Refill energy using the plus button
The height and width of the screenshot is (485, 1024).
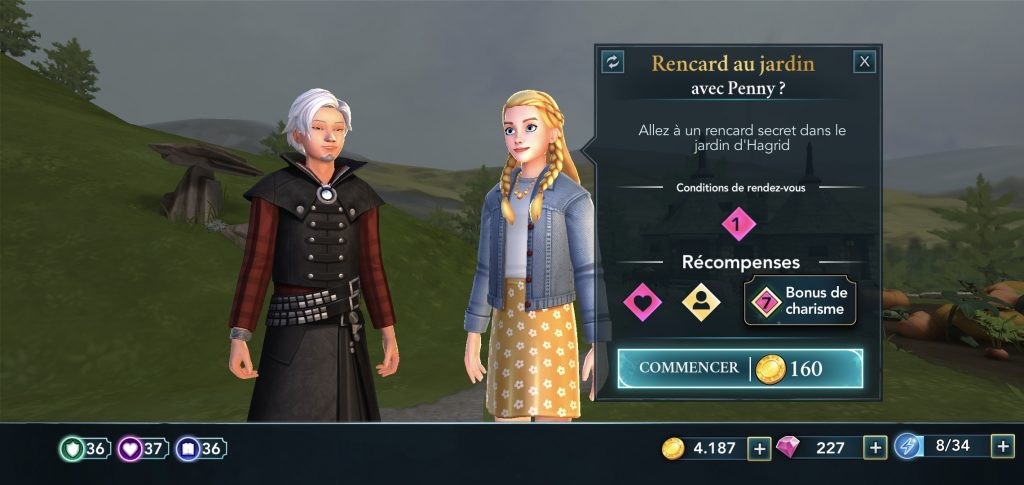tap(1002, 446)
